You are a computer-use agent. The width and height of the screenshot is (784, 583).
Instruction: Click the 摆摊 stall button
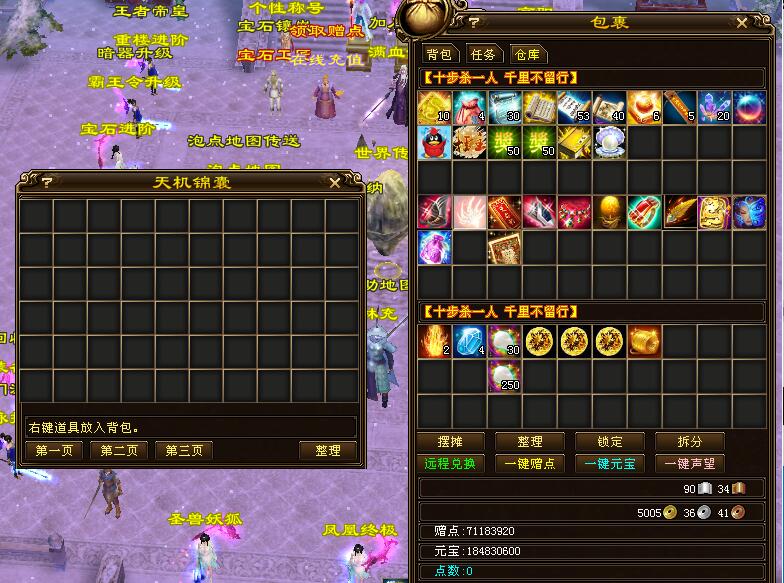tap(449, 442)
